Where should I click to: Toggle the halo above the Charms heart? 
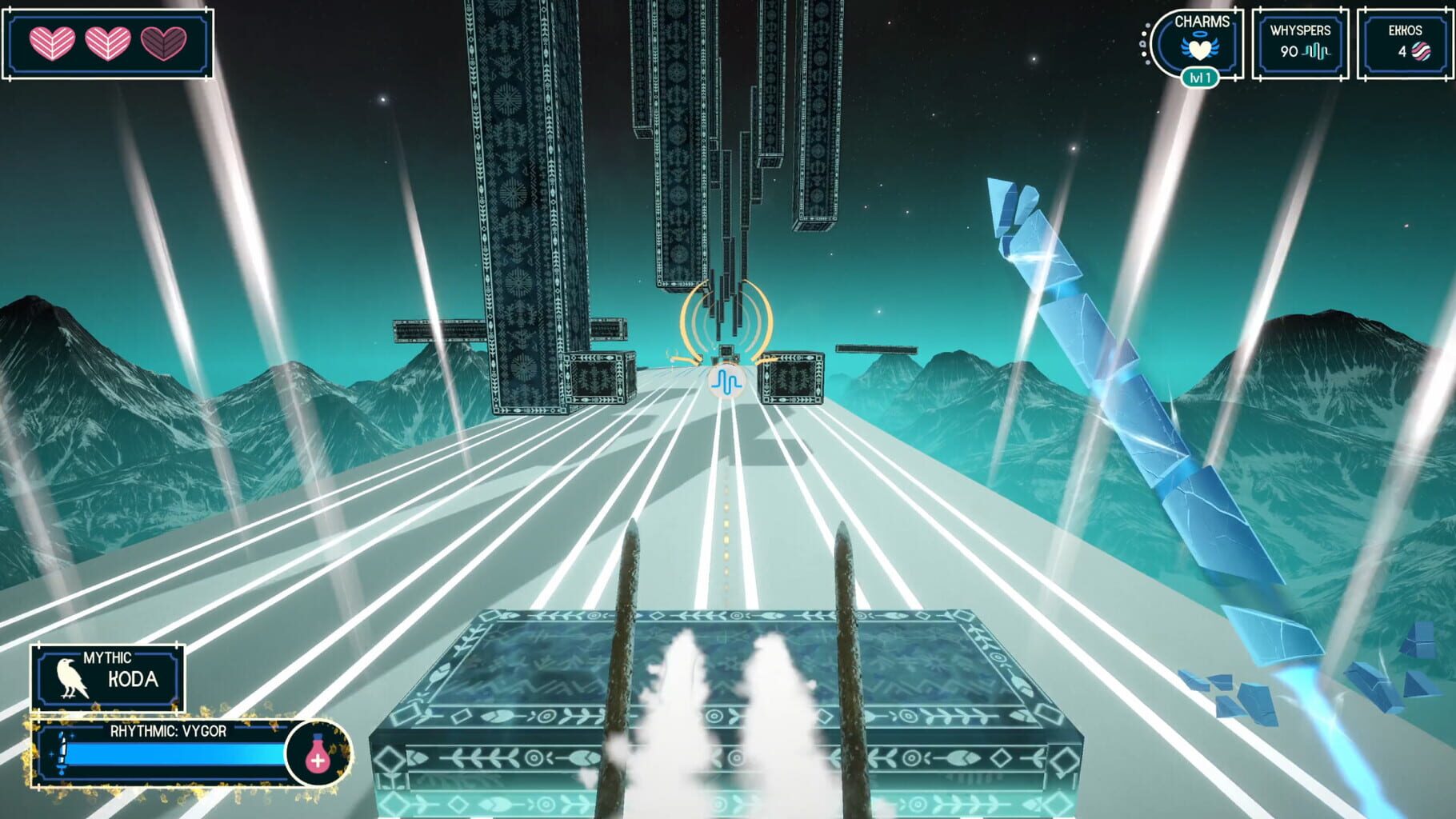[1198, 35]
